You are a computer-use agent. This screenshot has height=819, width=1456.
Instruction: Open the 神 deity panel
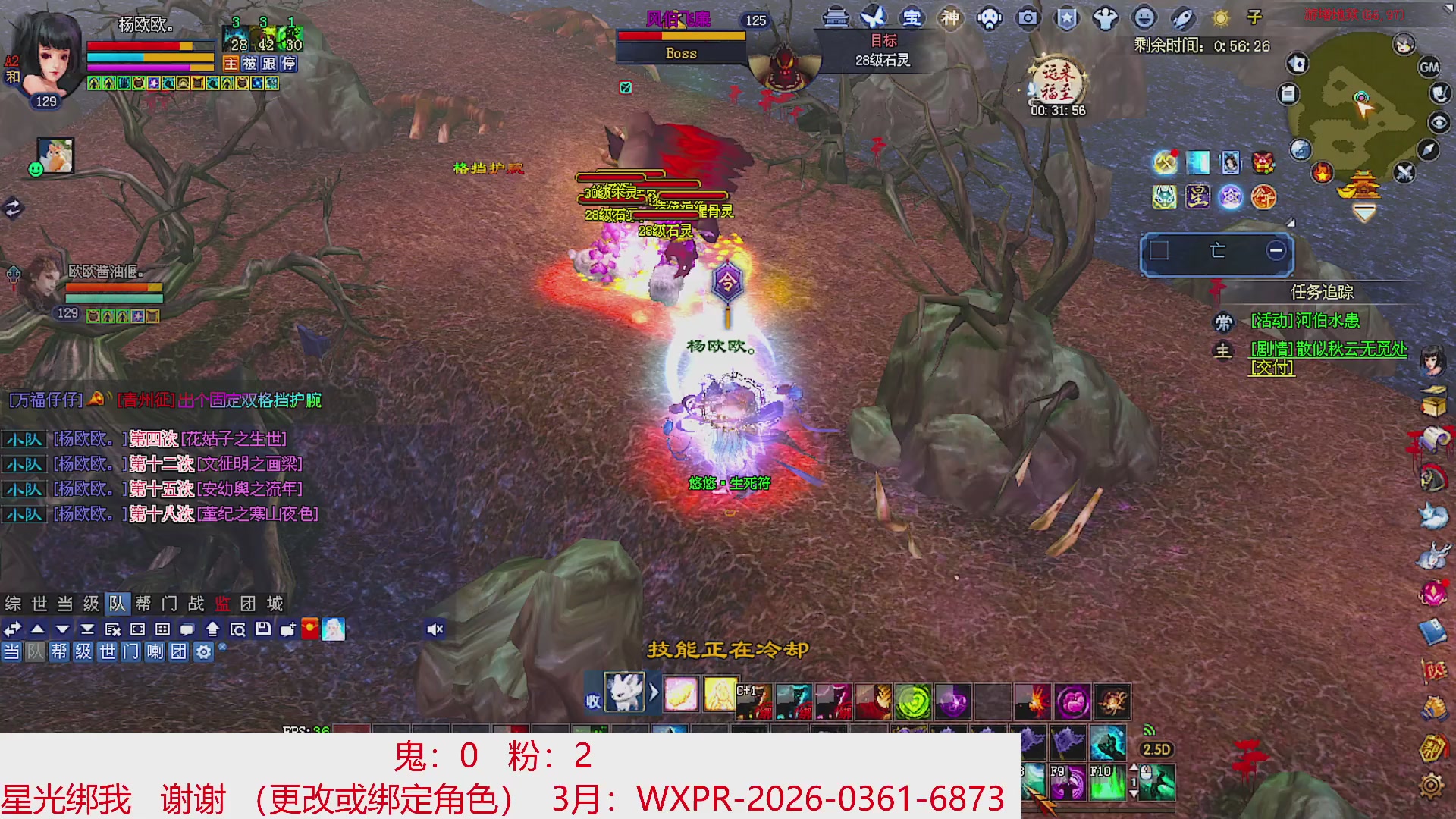pyautogui.click(x=949, y=17)
